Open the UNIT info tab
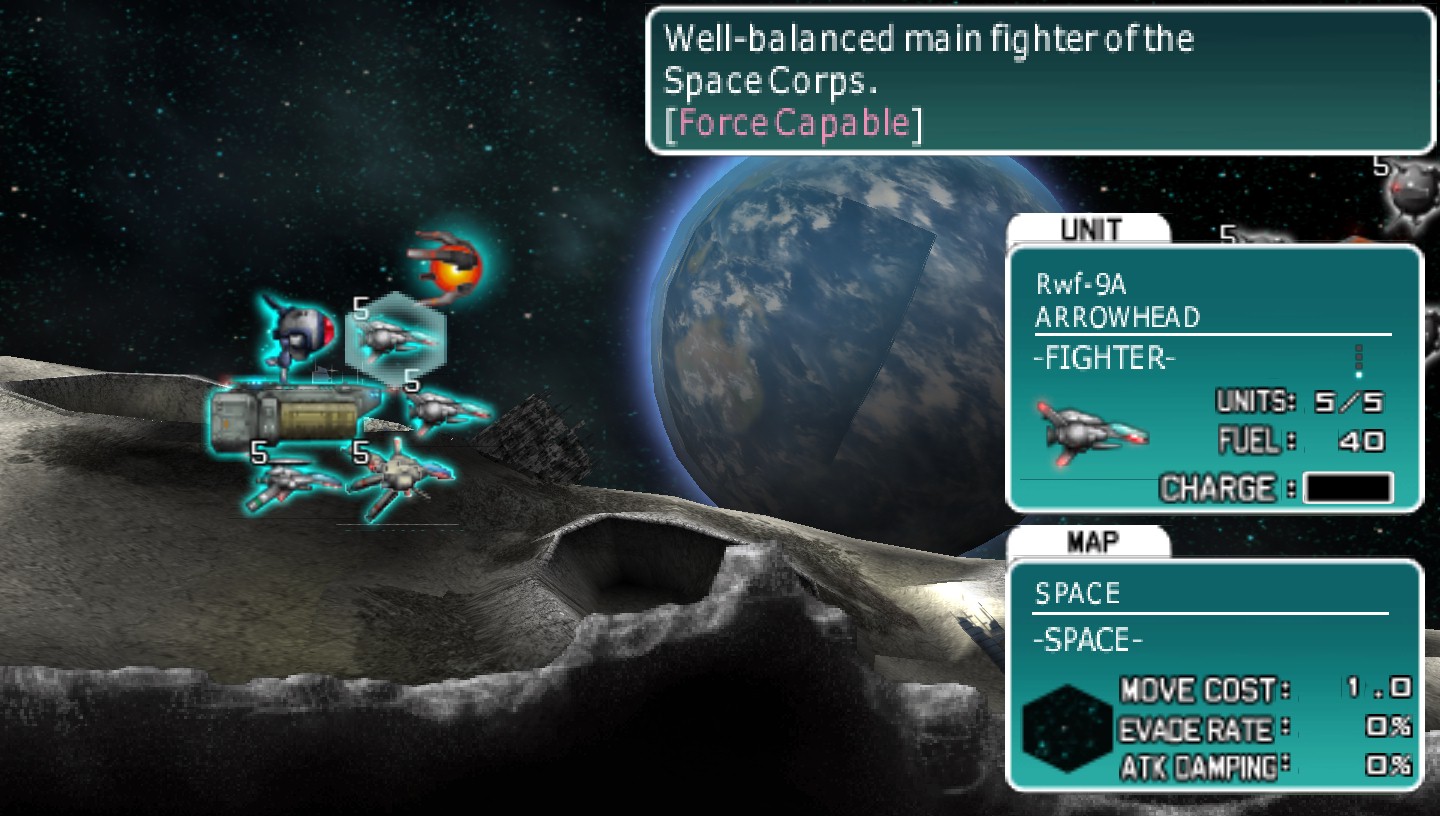Image resolution: width=1440 pixels, height=816 pixels. (x=1089, y=229)
